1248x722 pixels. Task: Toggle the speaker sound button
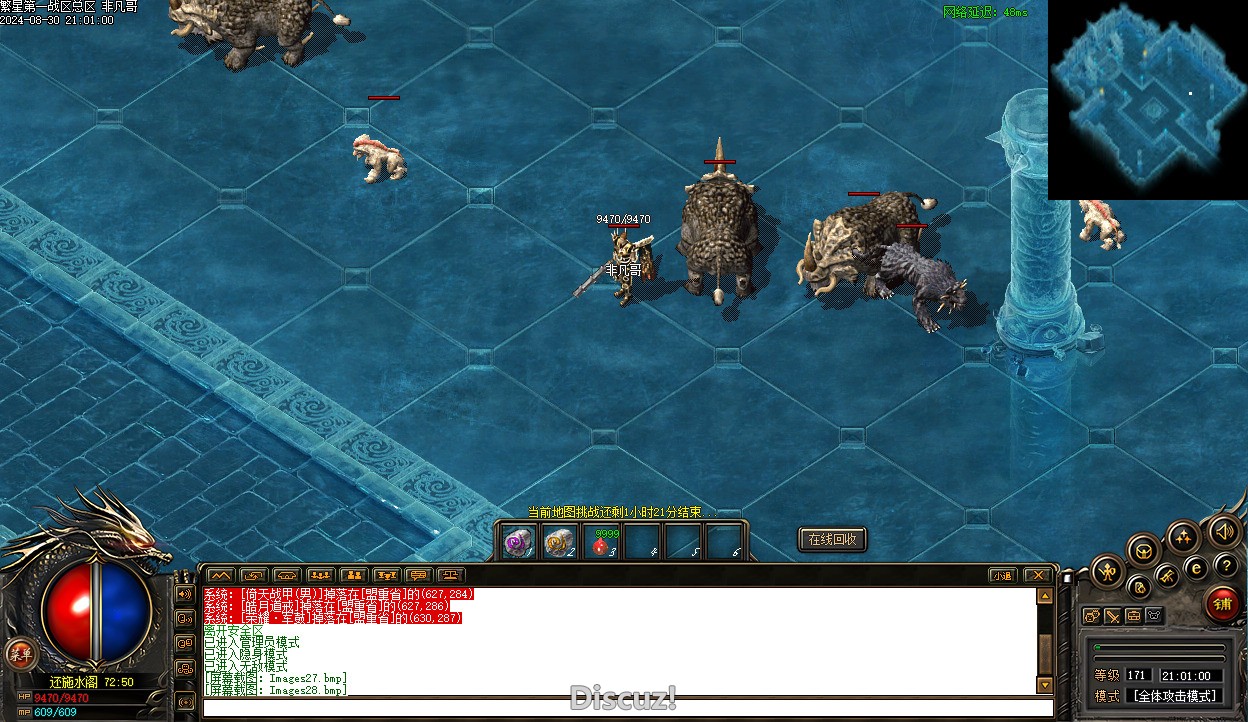[1223, 530]
